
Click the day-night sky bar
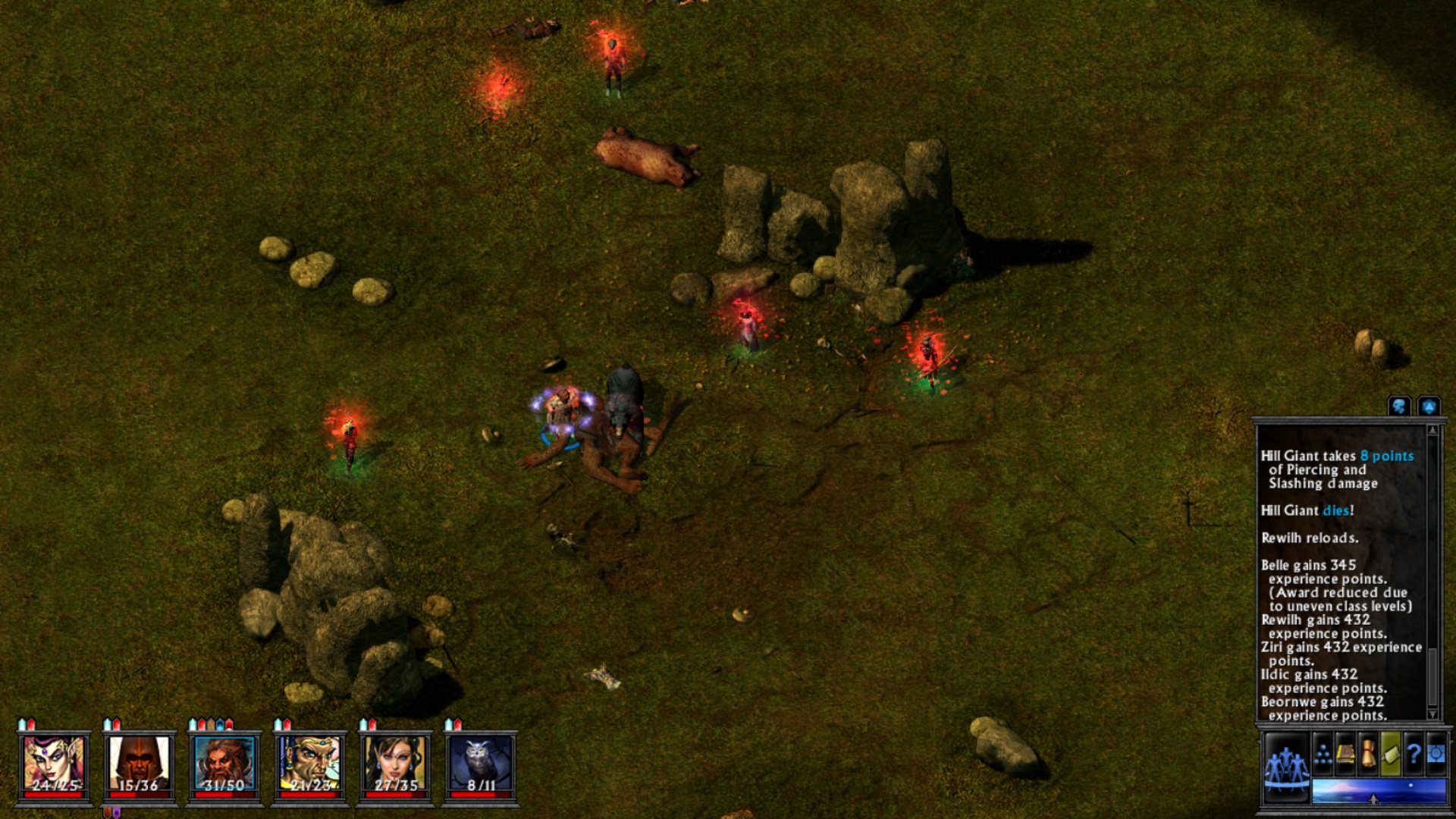click(x=1379, y=790)
